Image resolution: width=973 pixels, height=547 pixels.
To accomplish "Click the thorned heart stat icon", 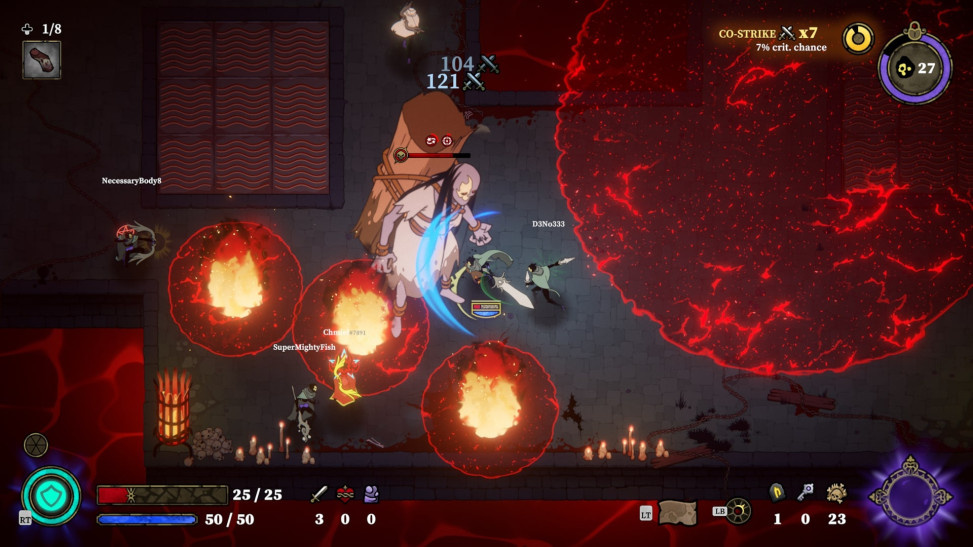I will (x=345, y=493).
